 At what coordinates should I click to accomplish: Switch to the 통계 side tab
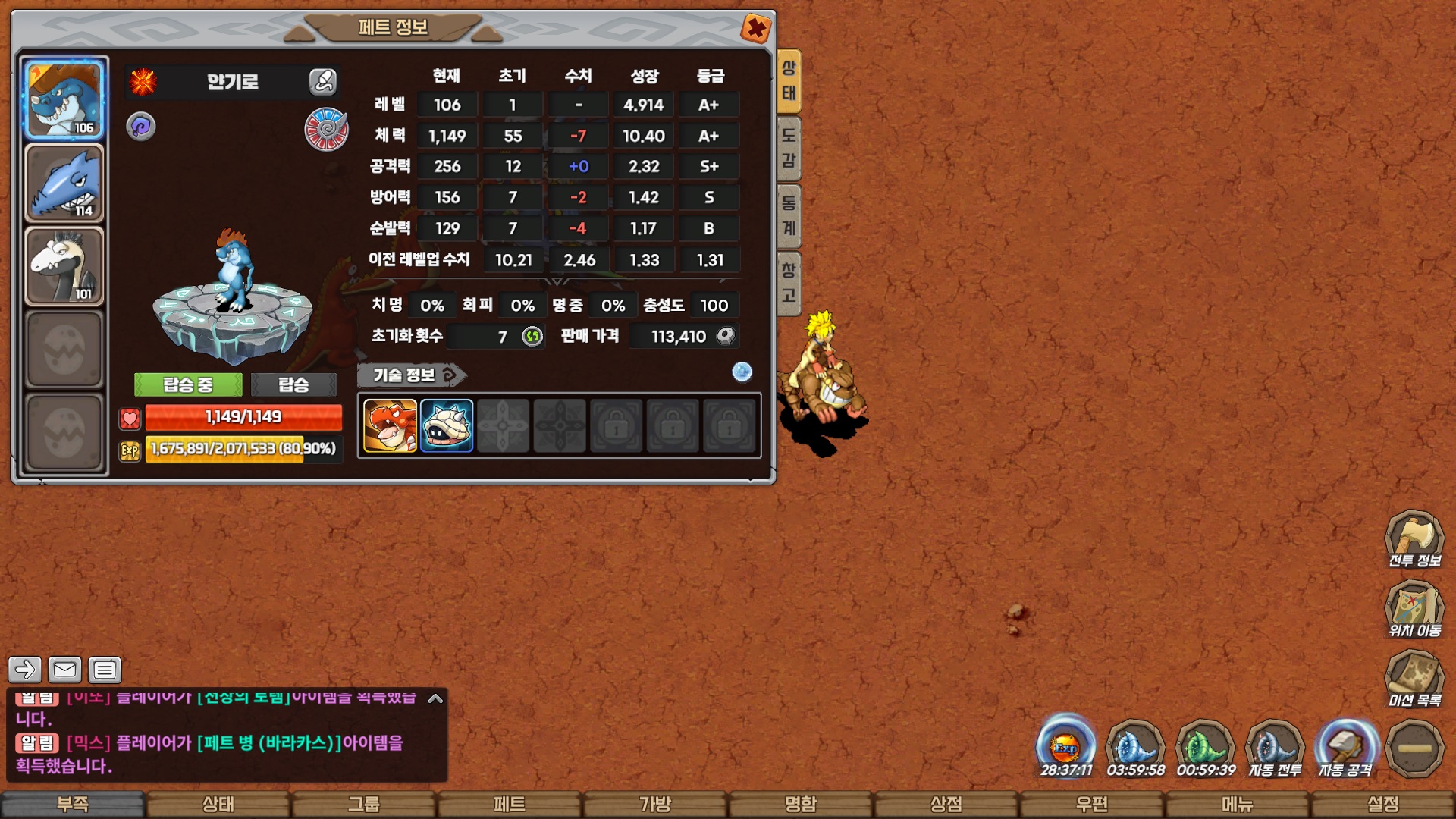(x=789, y=215)
